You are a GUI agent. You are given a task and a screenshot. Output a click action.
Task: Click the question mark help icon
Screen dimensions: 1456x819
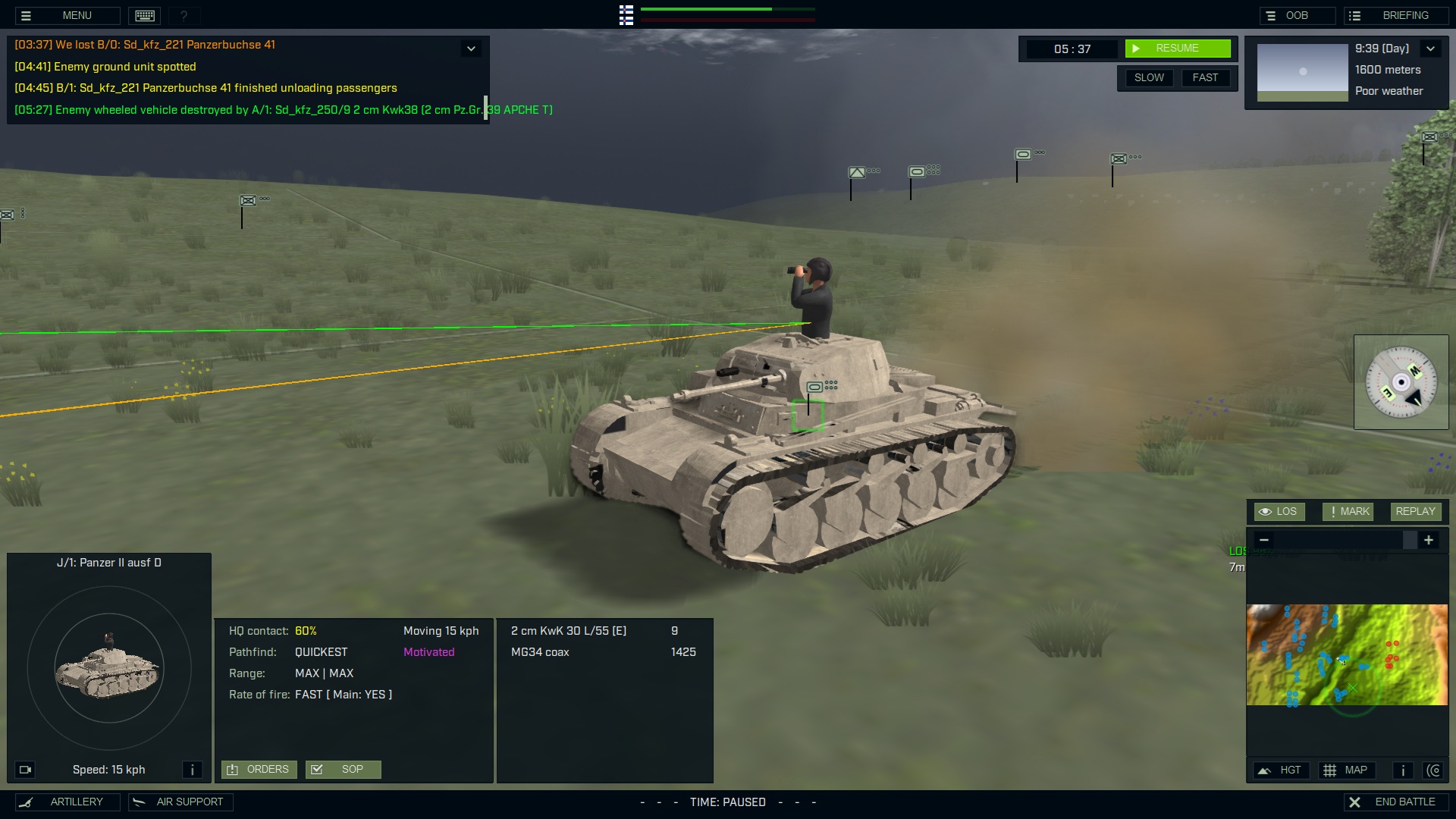coord(184,15)
